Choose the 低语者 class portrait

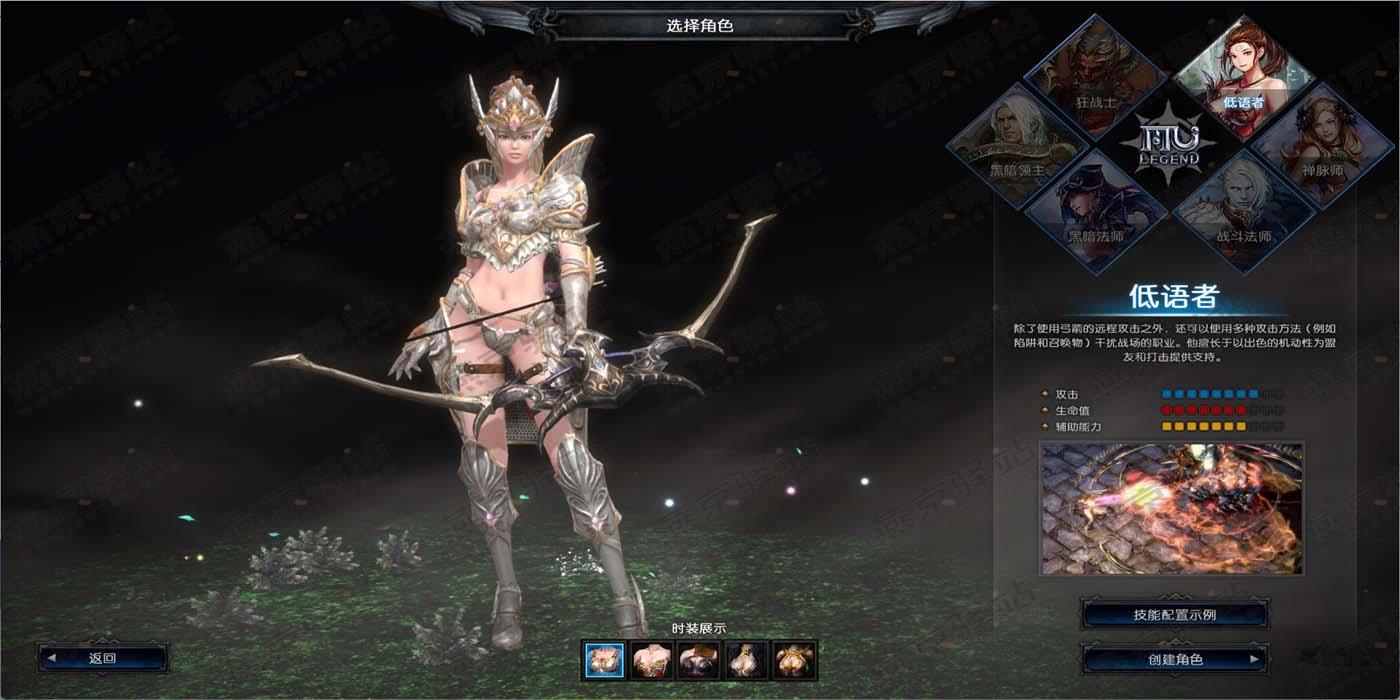(x=1244, y=78)
